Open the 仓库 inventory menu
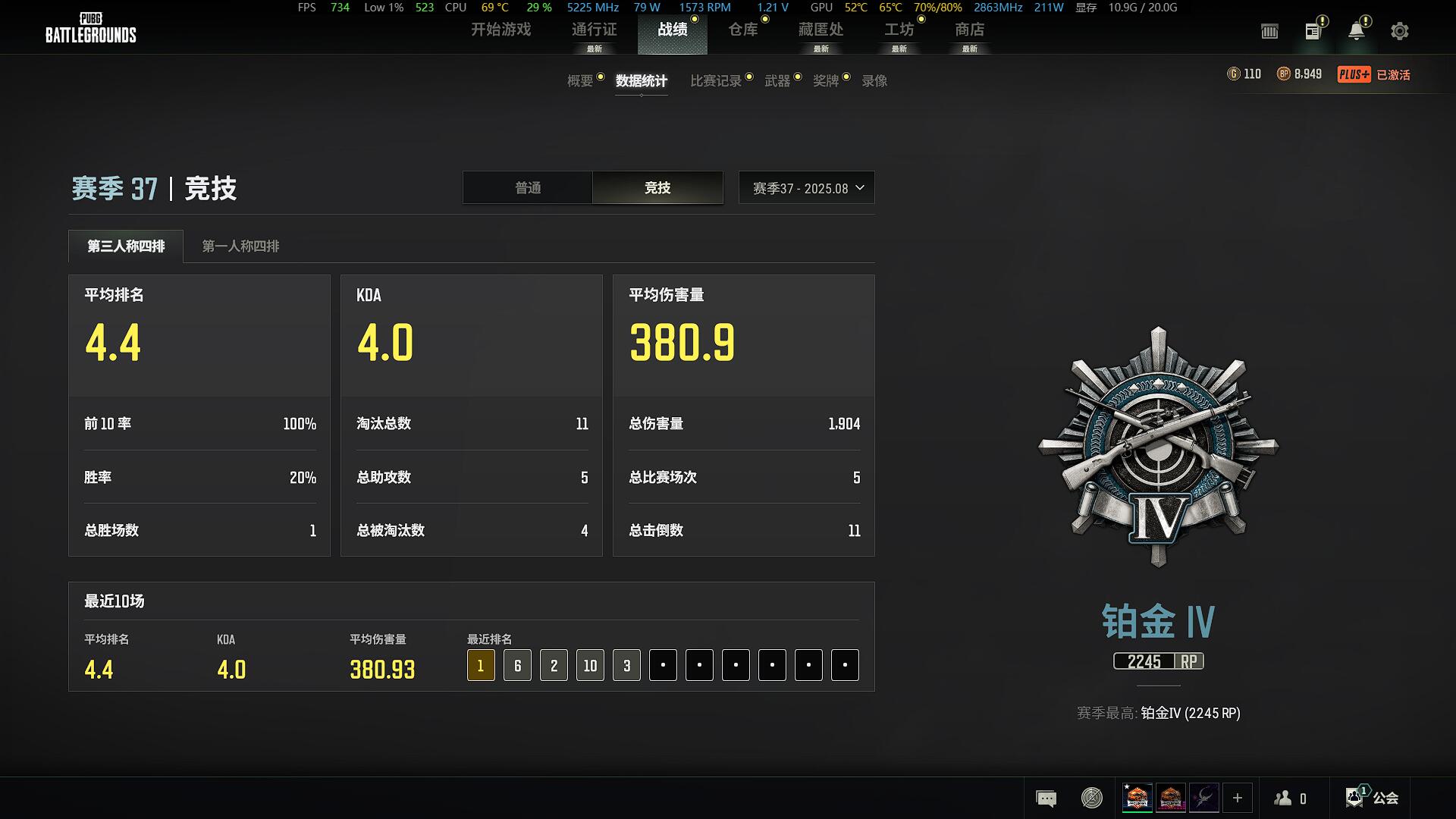The image size is (1456, 819). 742,30
